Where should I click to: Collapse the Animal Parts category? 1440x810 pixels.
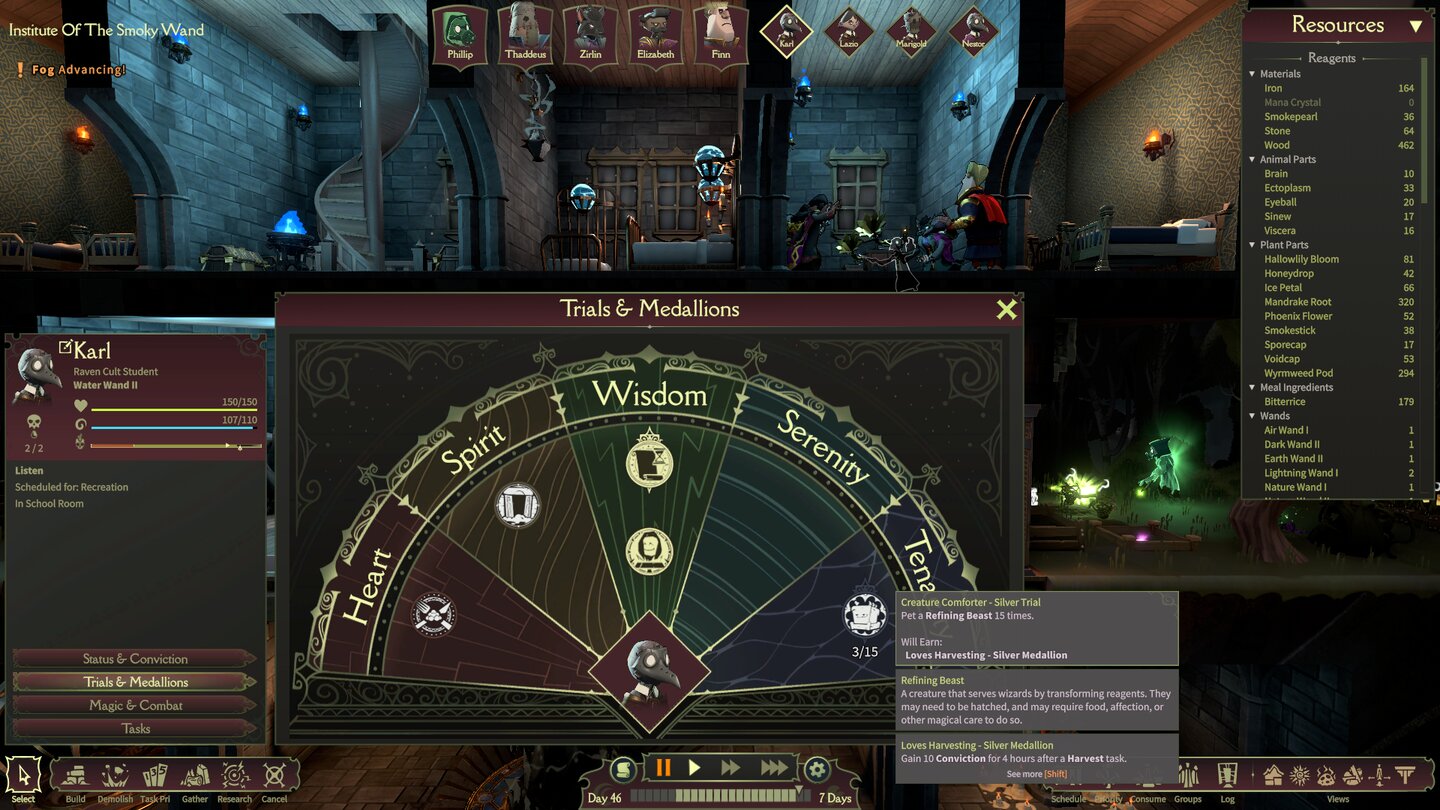coord(1252,159)
